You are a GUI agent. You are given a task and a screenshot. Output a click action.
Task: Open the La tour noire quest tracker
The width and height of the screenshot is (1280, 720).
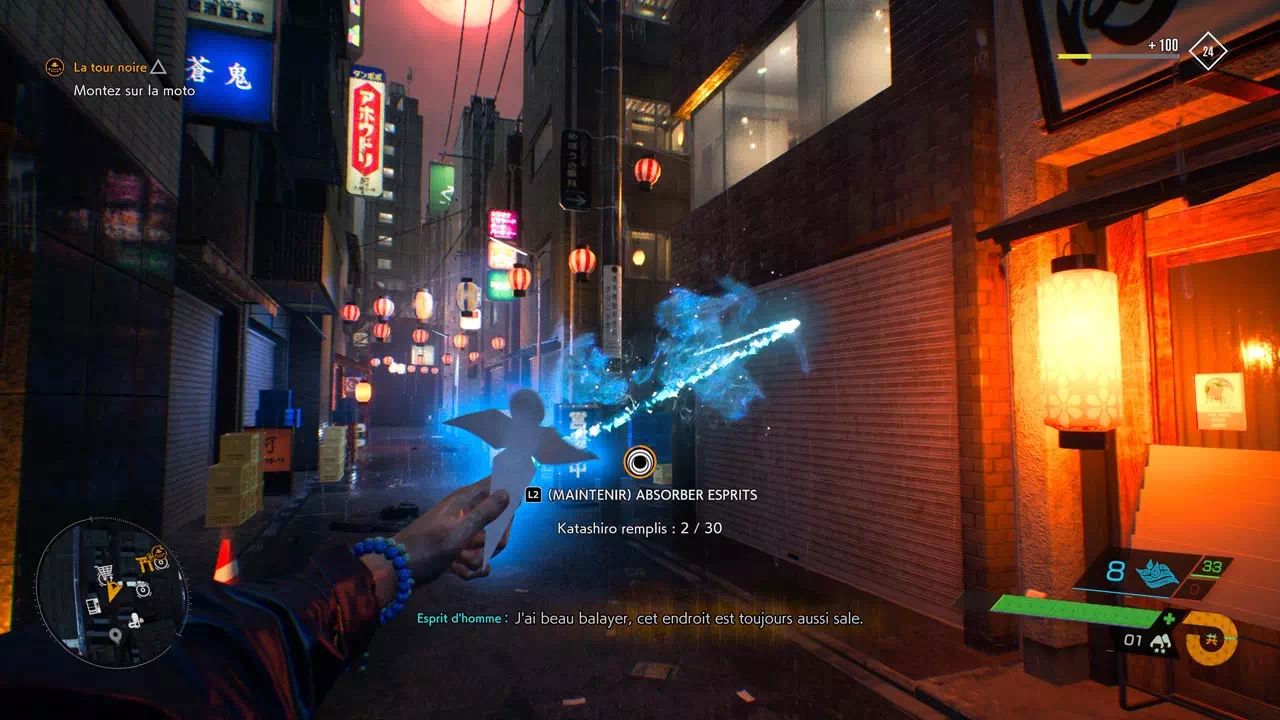(x=110, y=68)
